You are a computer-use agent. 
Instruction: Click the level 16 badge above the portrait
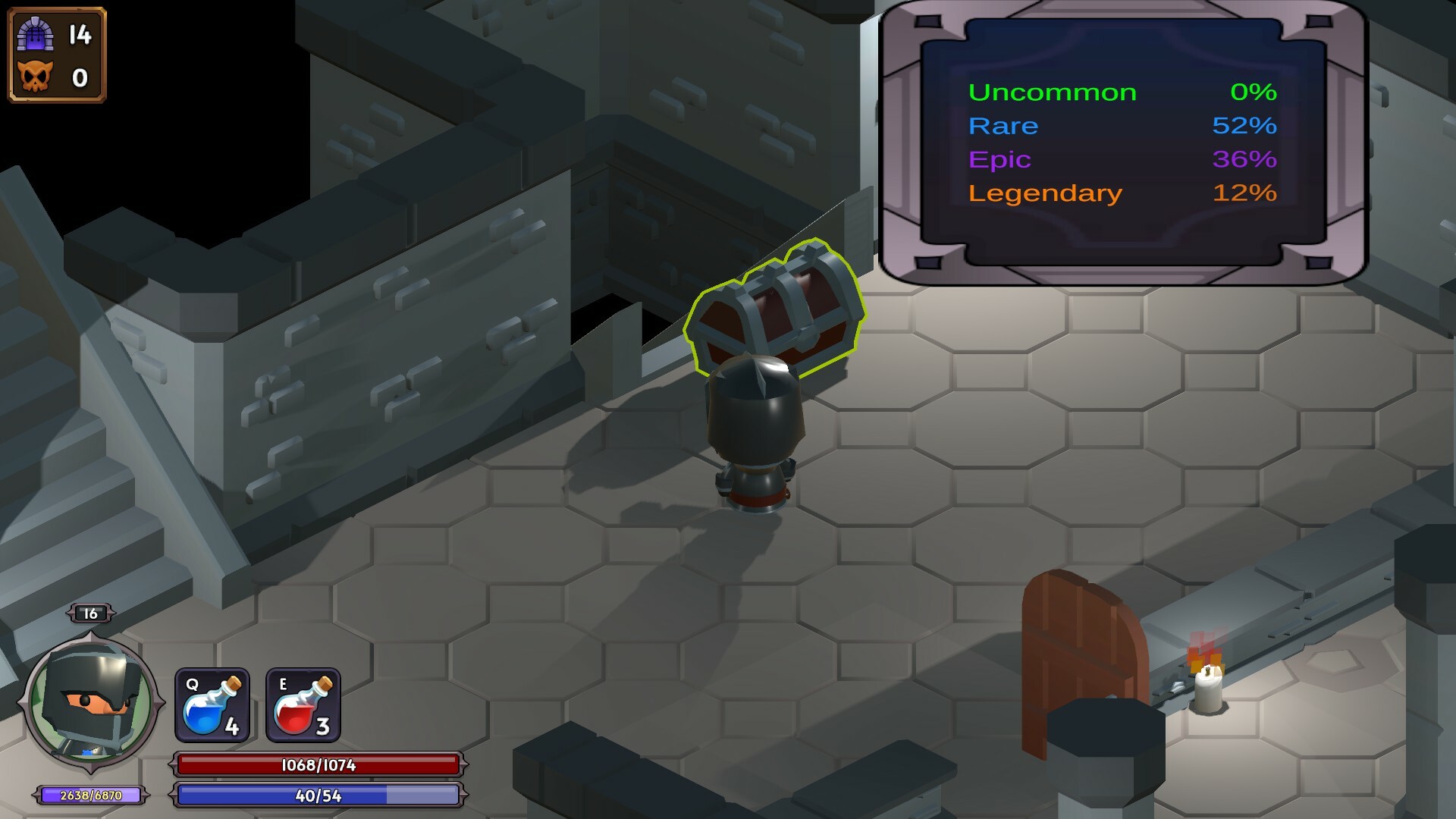(91, 614)
